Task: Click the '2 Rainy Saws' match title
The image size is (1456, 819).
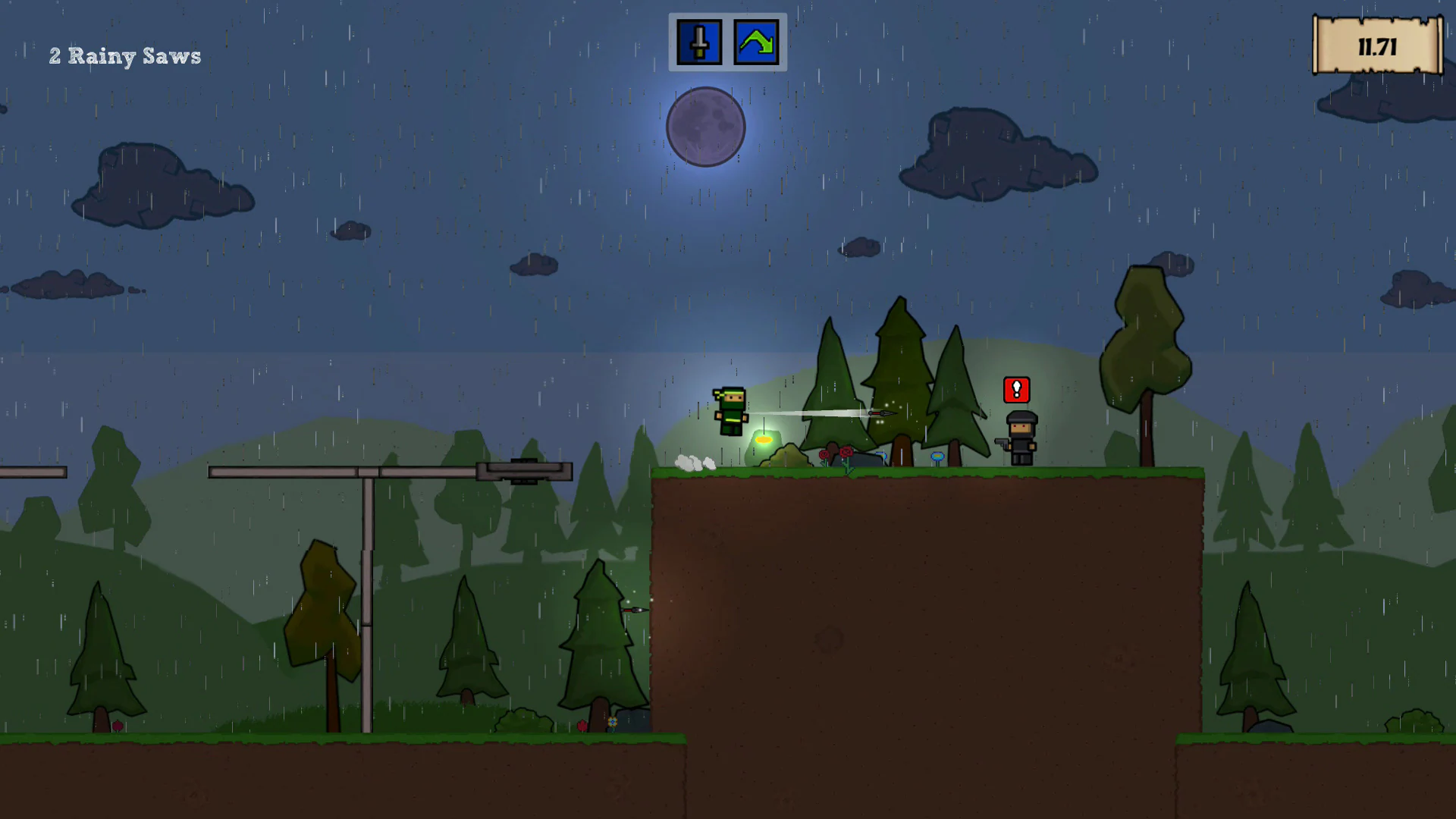Action: point(125,56)
